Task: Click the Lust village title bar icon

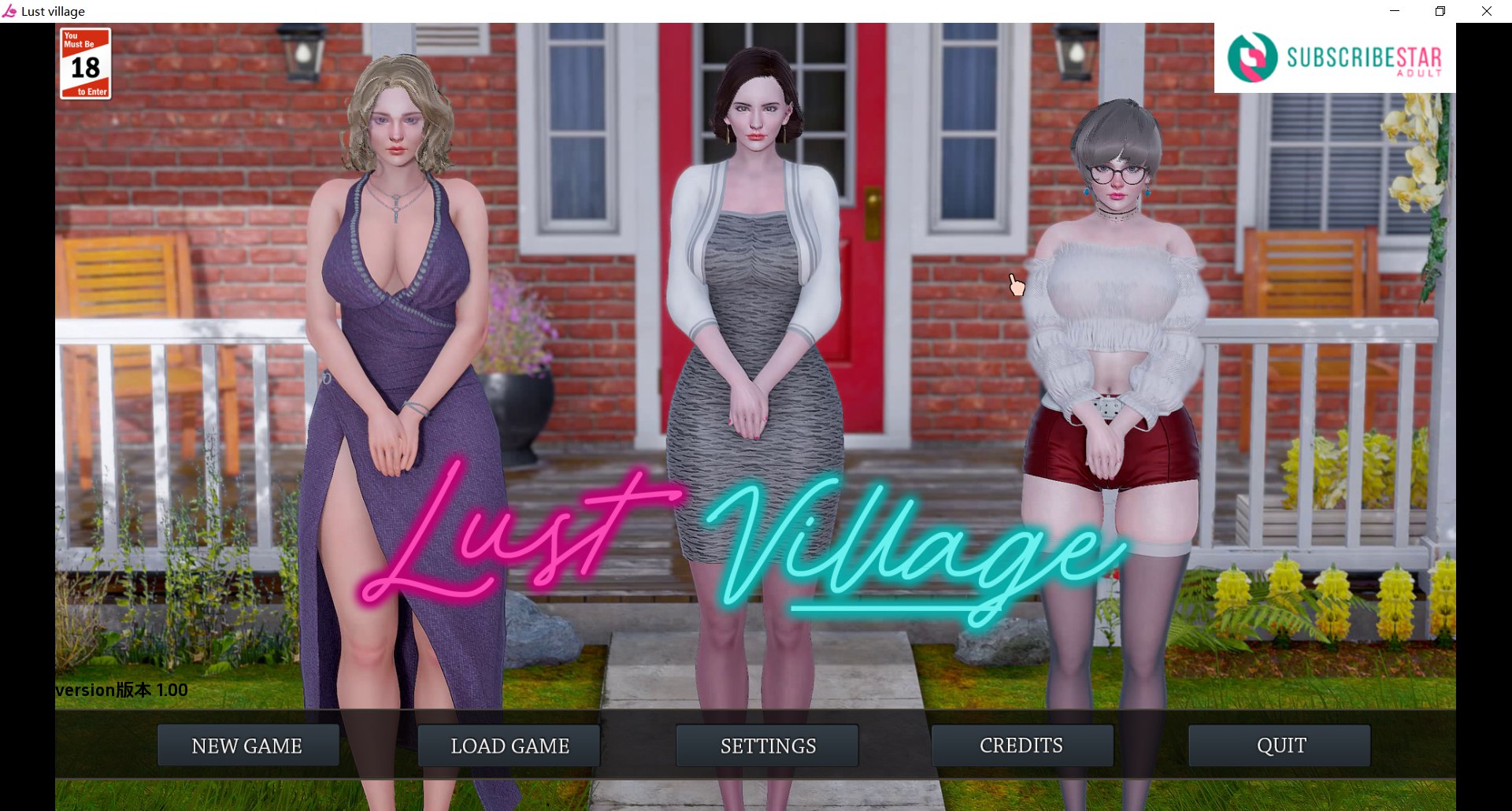Action: pos(11,11)
